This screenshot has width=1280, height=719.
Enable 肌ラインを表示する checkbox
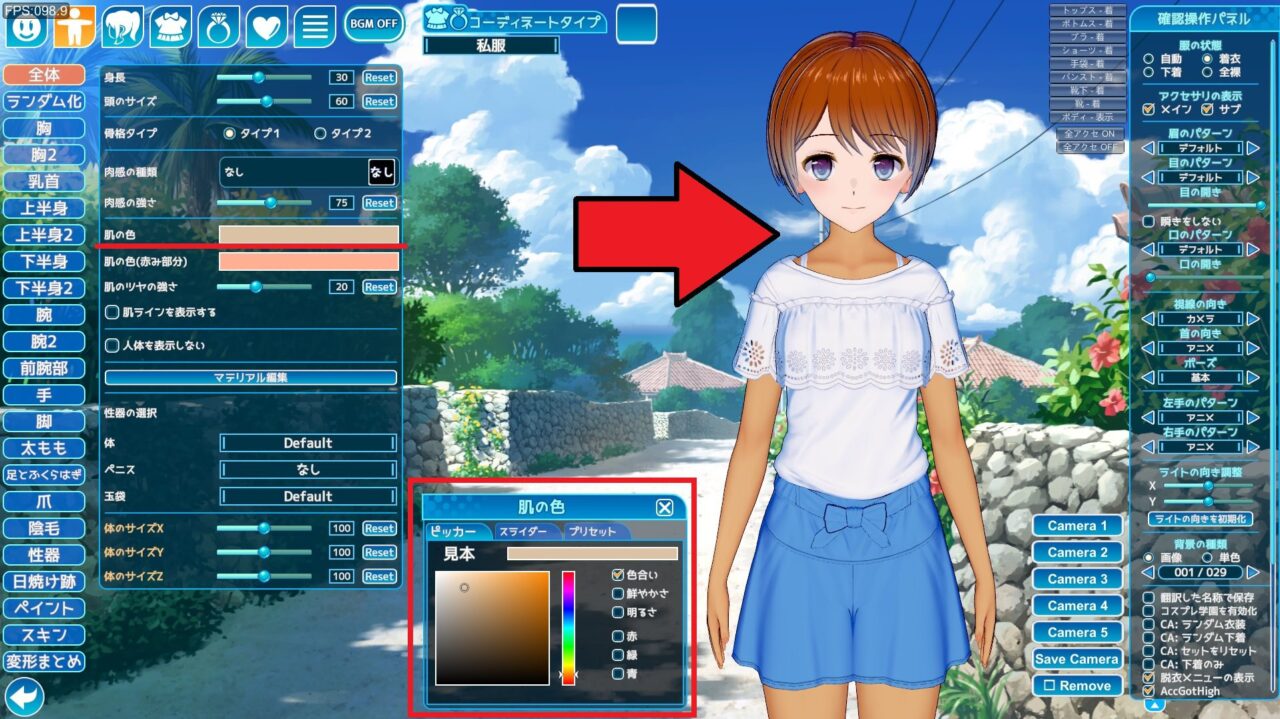(x=112, y=312)
